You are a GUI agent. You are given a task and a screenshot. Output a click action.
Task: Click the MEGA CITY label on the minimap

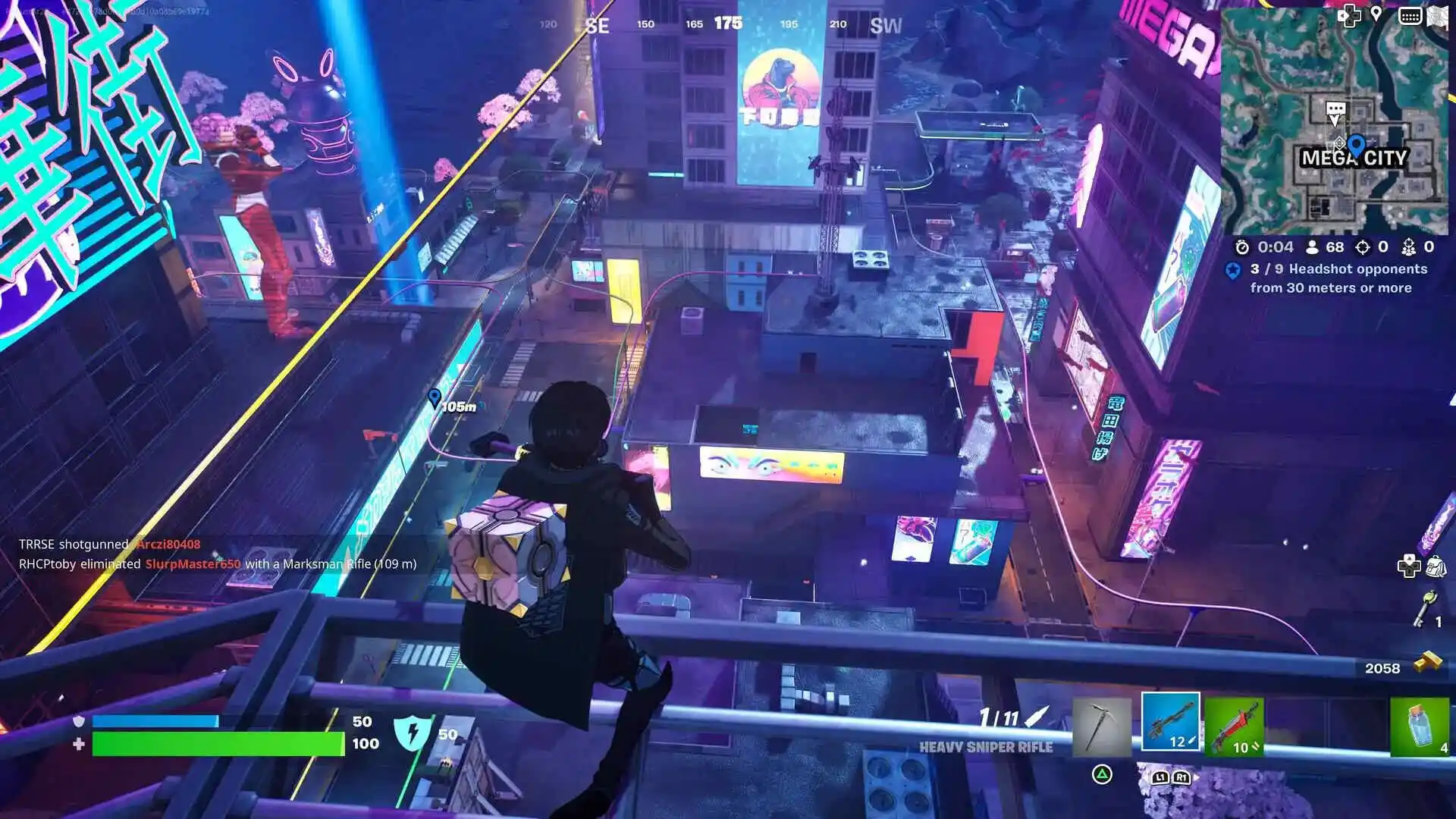click(1354, 157)
